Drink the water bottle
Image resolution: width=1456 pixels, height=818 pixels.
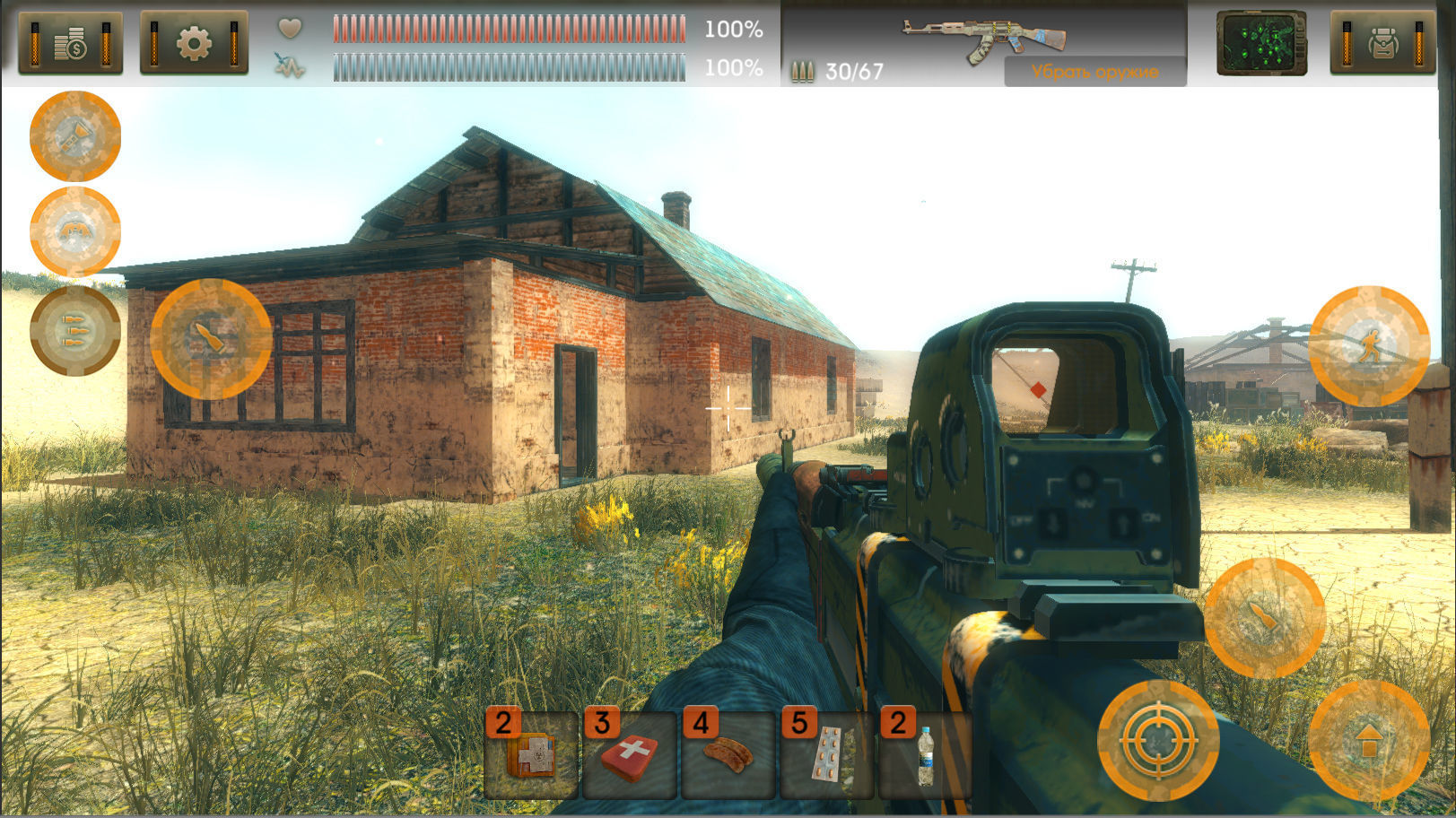pos(925,755)
